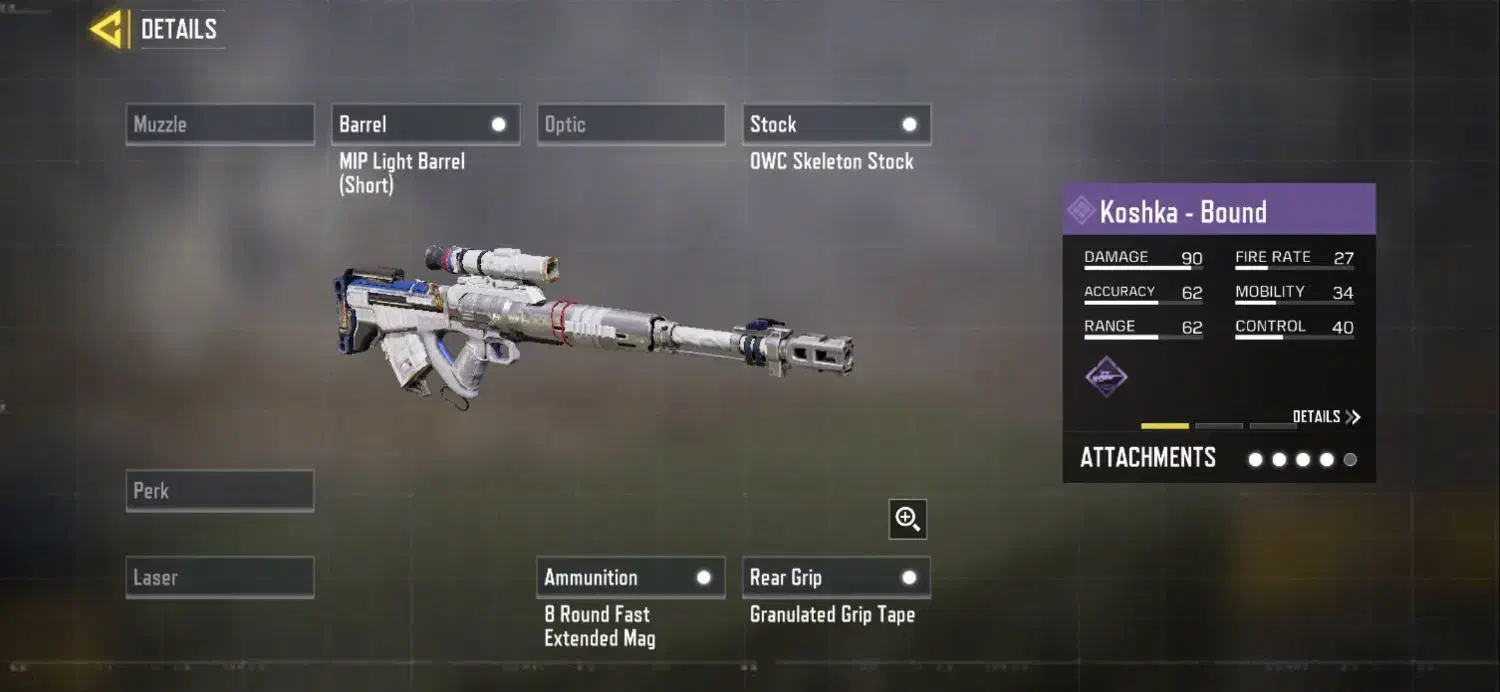Open the empty Optic attachment slot
The image size is (1500, 692).
click(631, 125)
